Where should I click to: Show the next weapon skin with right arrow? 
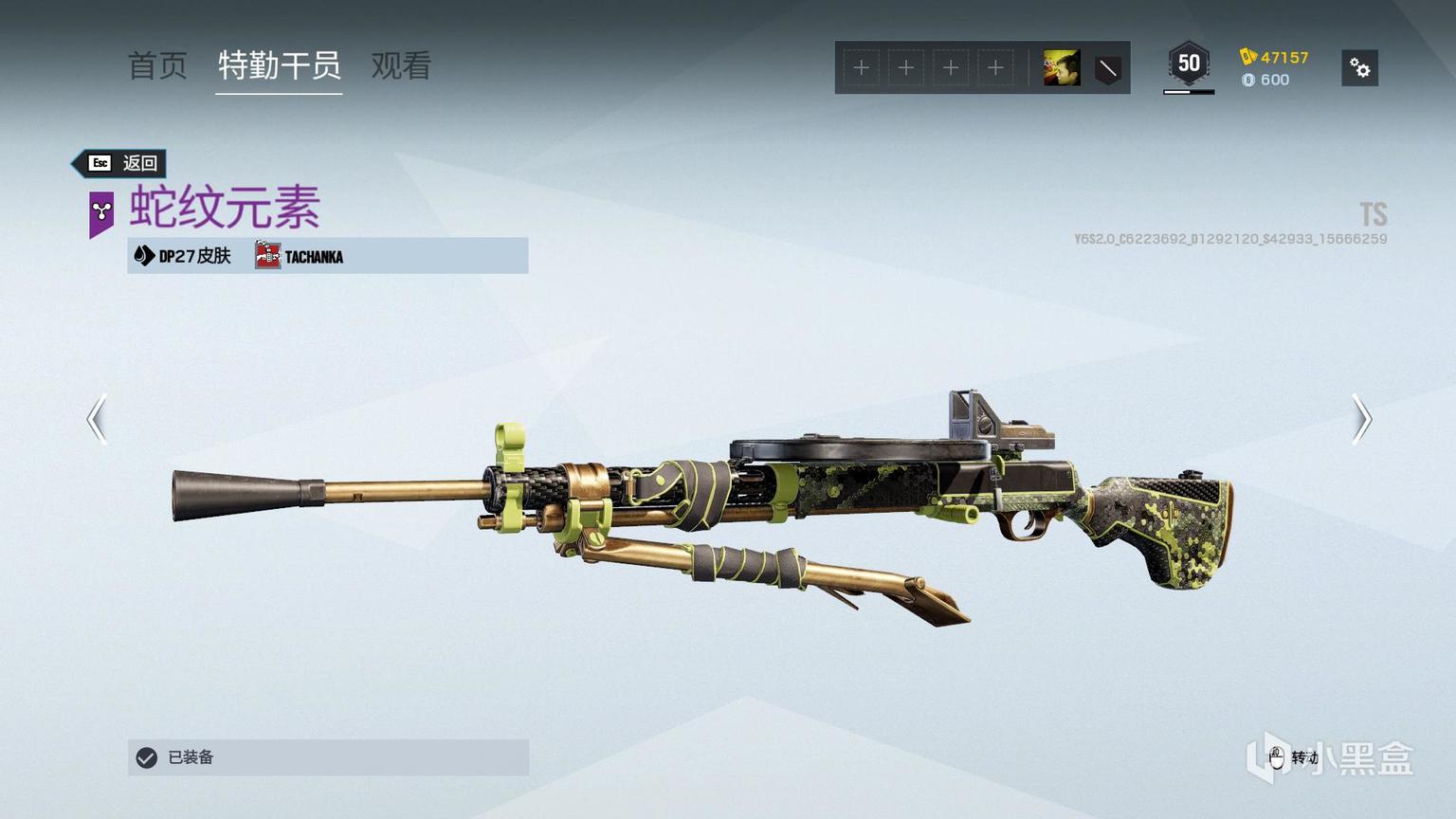(1361, 419)
